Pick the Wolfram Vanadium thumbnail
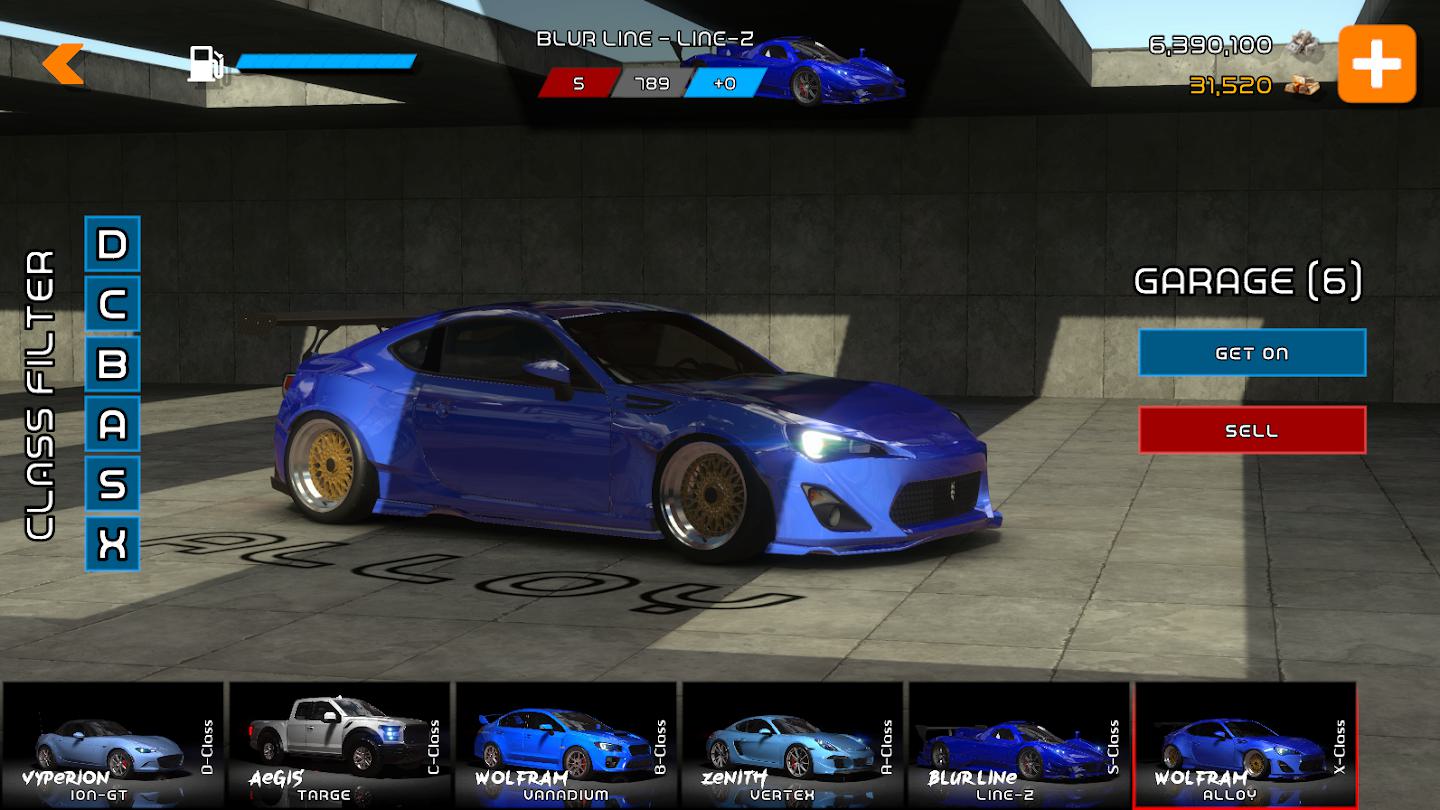 click(566, 745)
